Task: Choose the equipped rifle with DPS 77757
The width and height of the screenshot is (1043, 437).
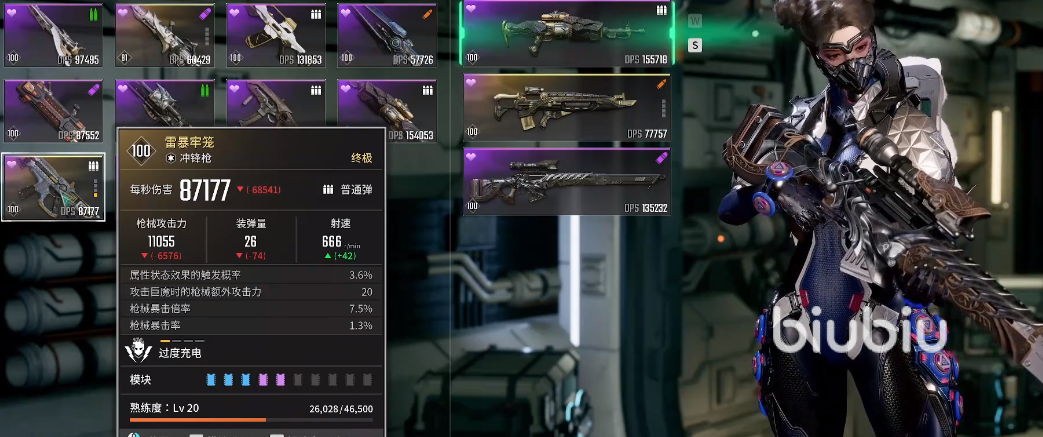Action: point(566,107)
